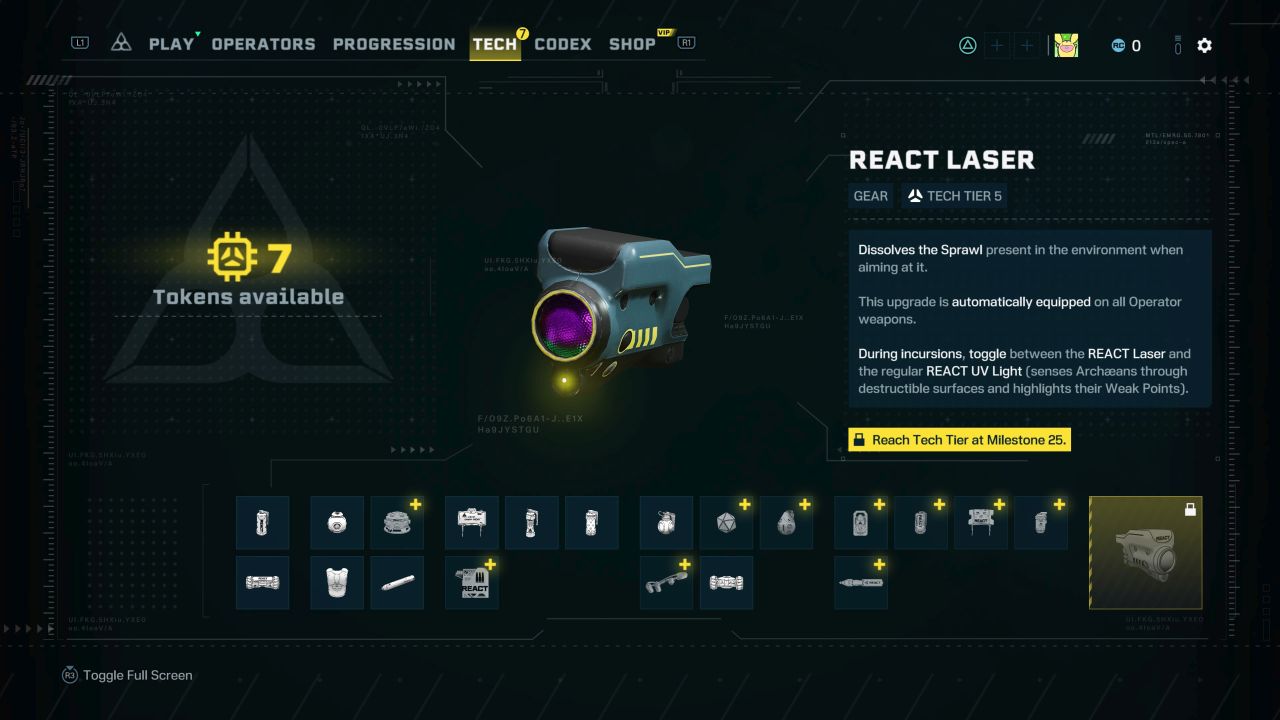Open the Codex tab

coord(563,44)
